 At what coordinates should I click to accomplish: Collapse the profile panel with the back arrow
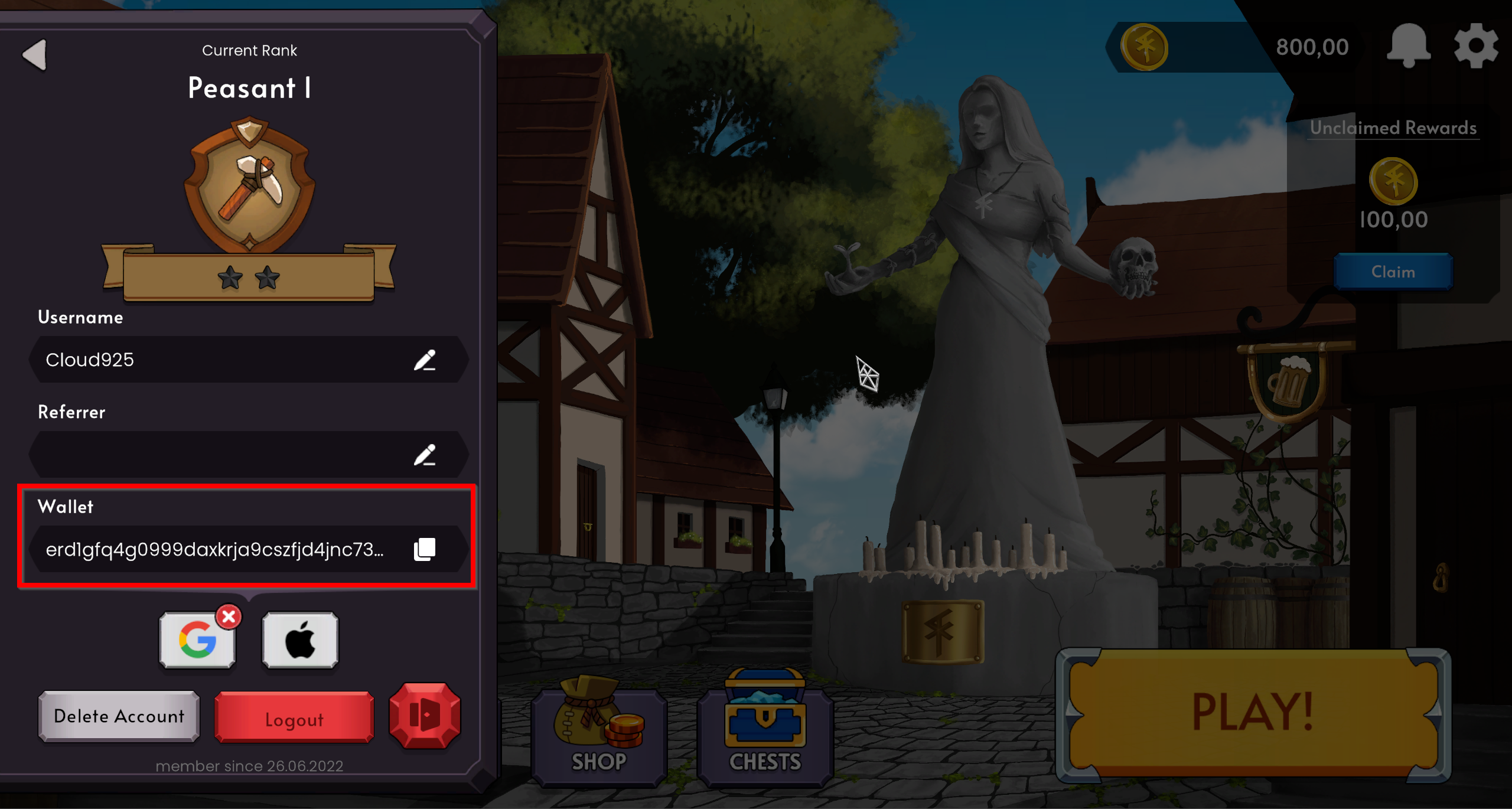point(37,54)
